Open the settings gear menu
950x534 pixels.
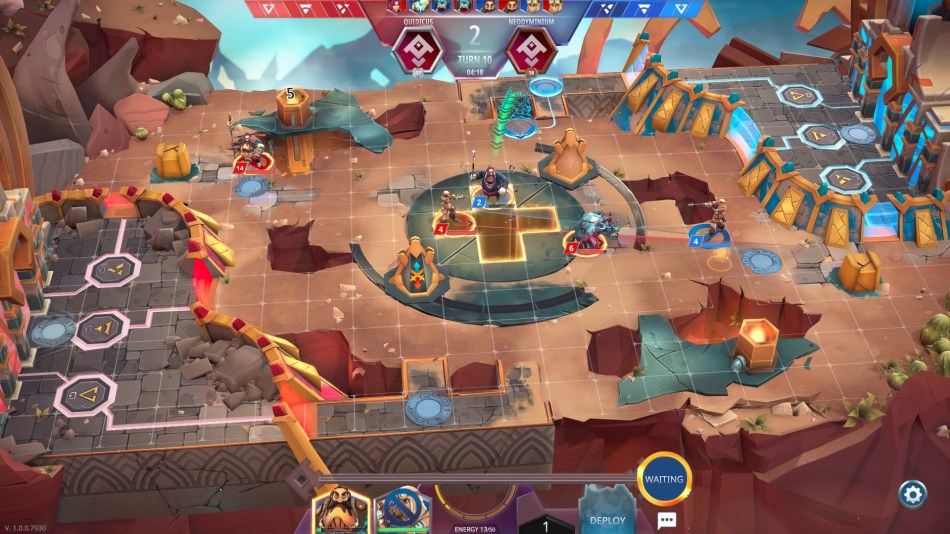[x=911, y=493]
